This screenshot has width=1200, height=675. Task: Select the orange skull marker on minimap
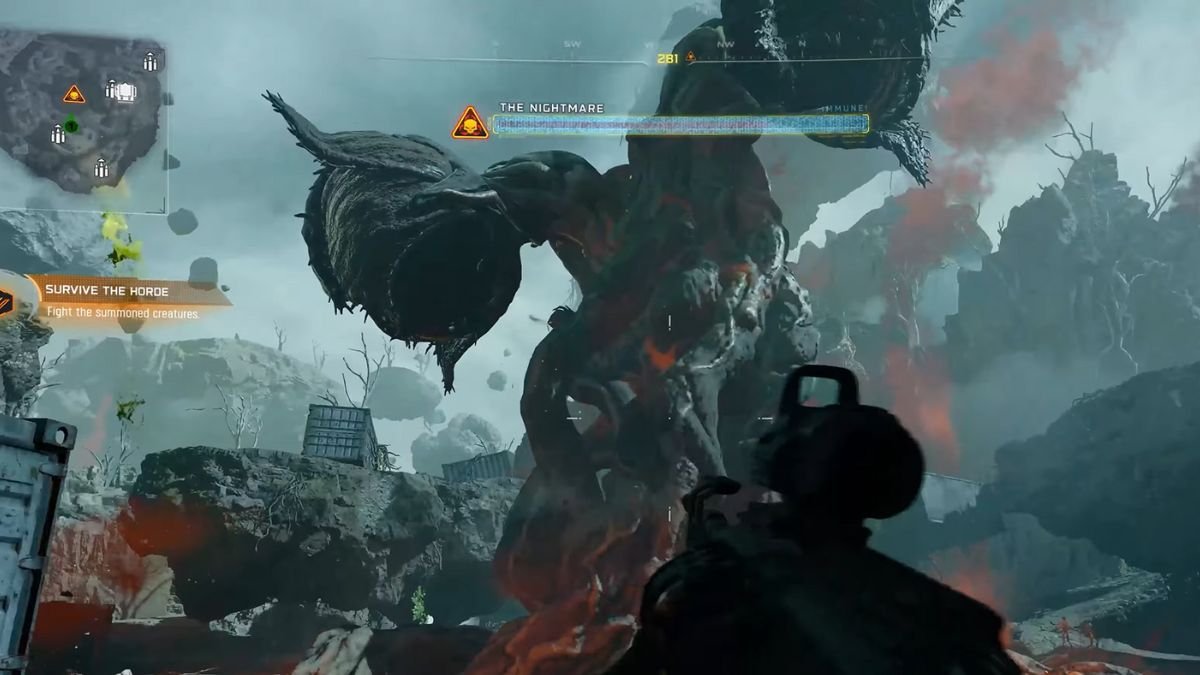pyautogui.click(x=74, y=95)
